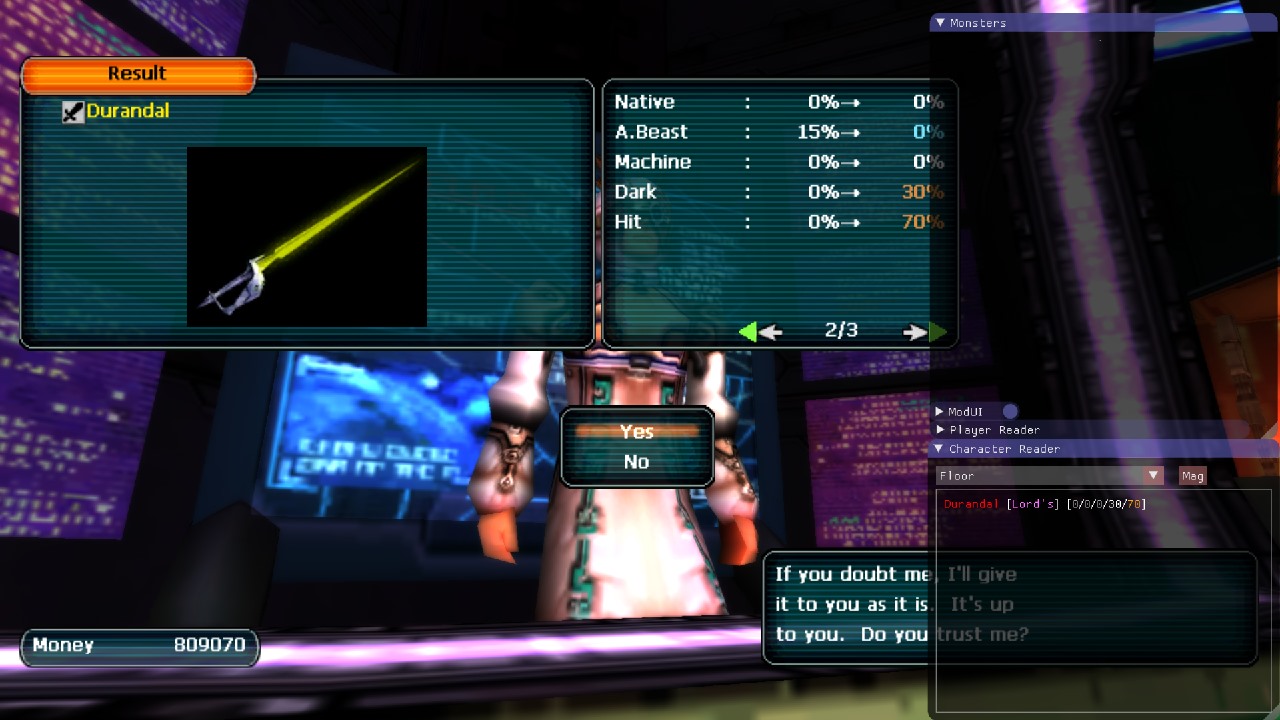Screen dimensions: 1280x720
Task: Select the Durandal entry in Character Reader
Action: click(972, 504)
